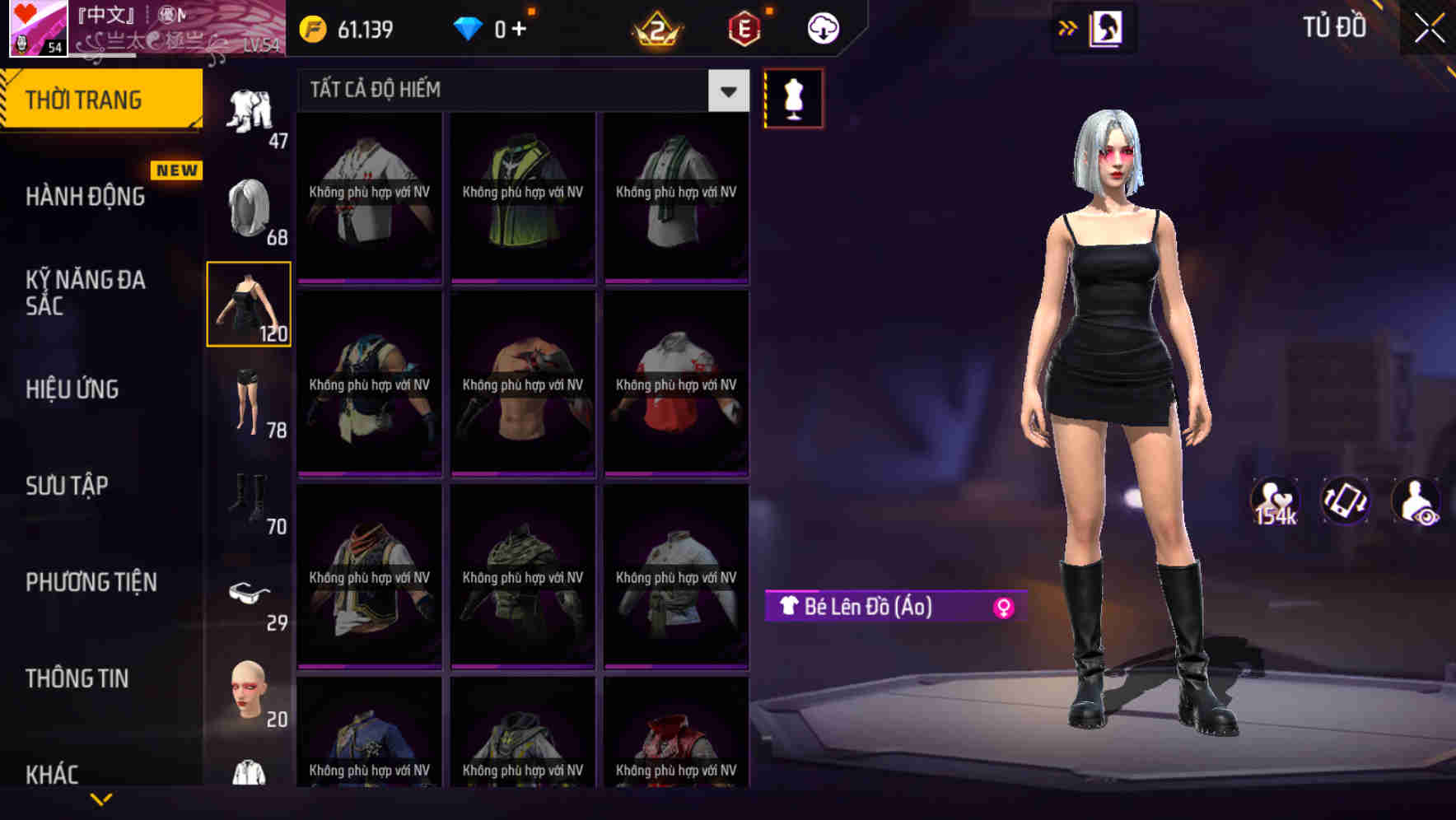Open the shorts category with 78 items
1456x820 pixels.
pyautogui.click(x=250, y=403)
